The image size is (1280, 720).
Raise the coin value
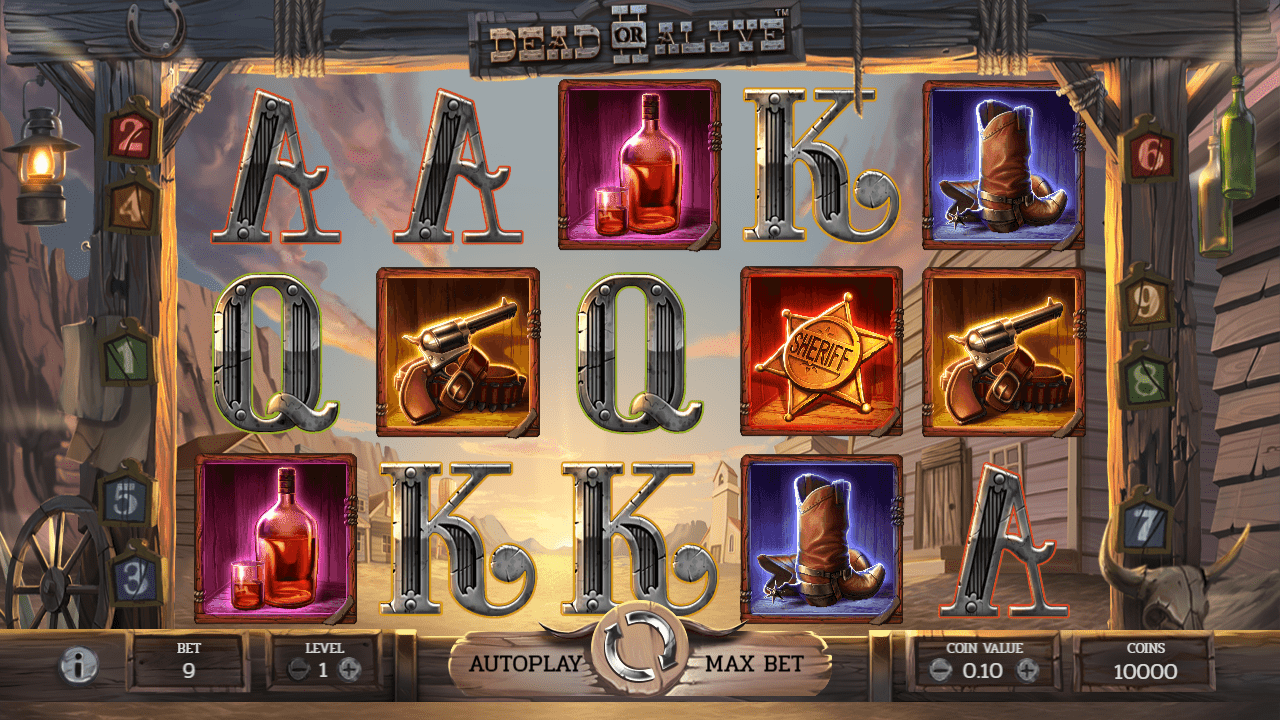click(1027, 671)
